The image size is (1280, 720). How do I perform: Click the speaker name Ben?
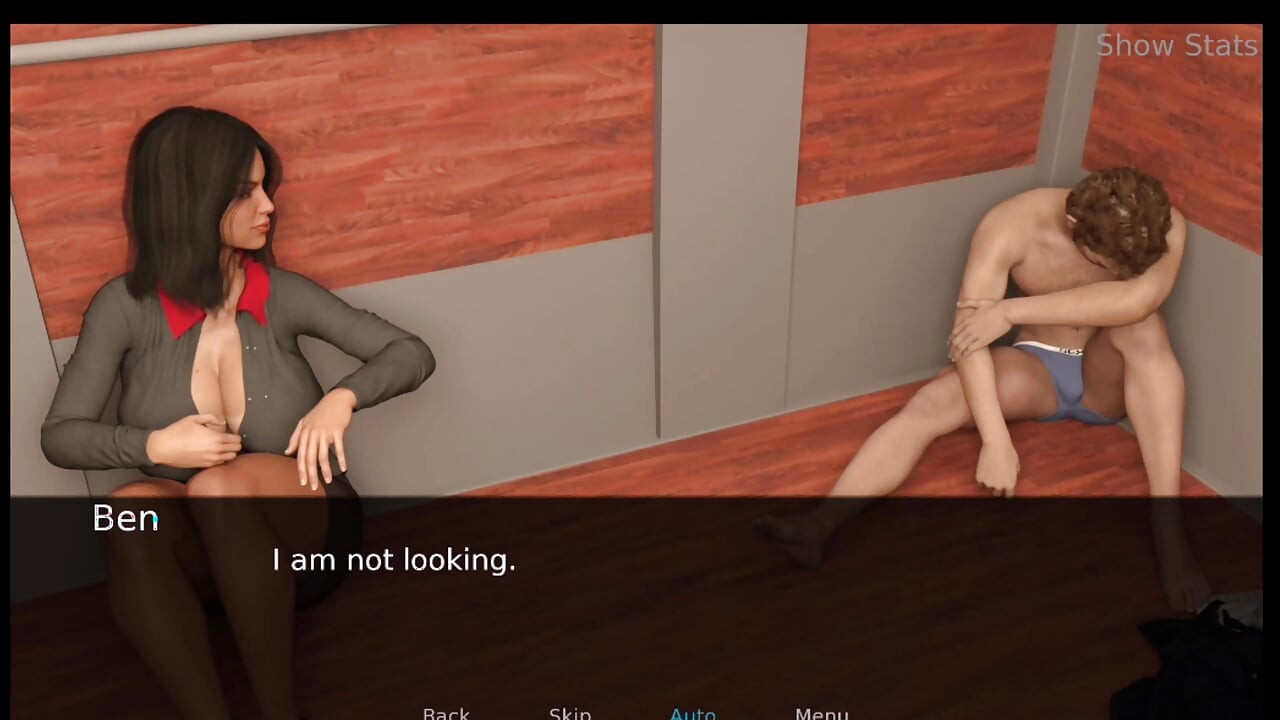tap(124, 518)
